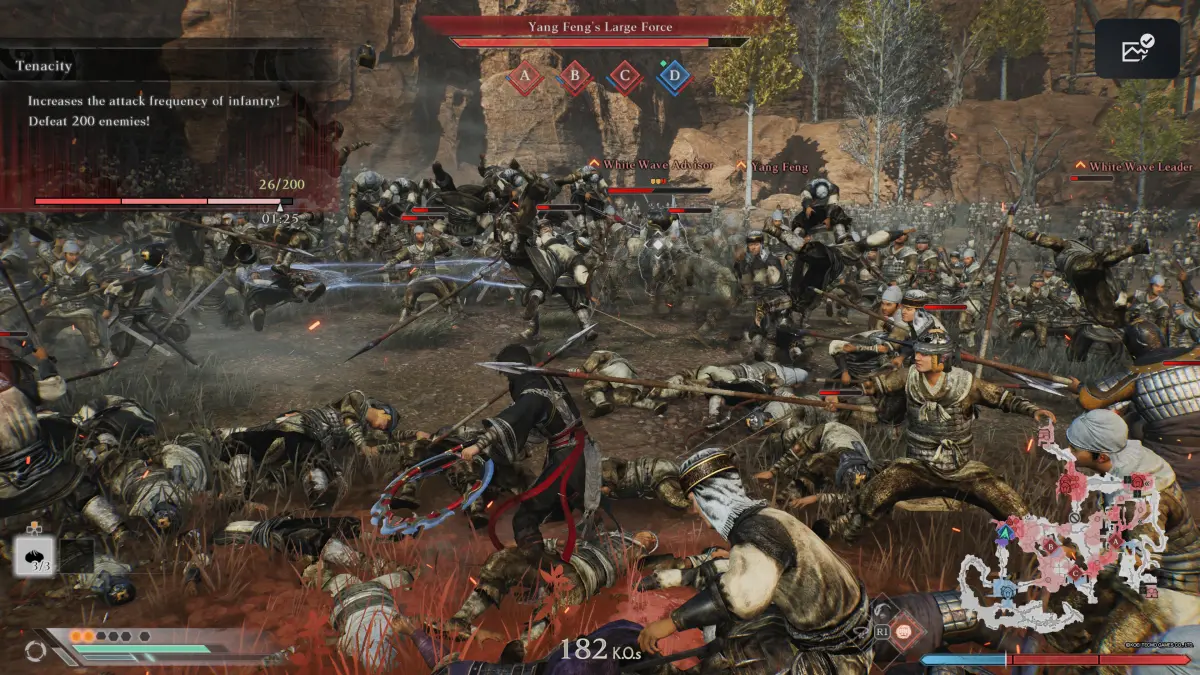1200x675 pixels.
Task: Click the Yang Feng's Large Force banner
Action: pos(600,27)
